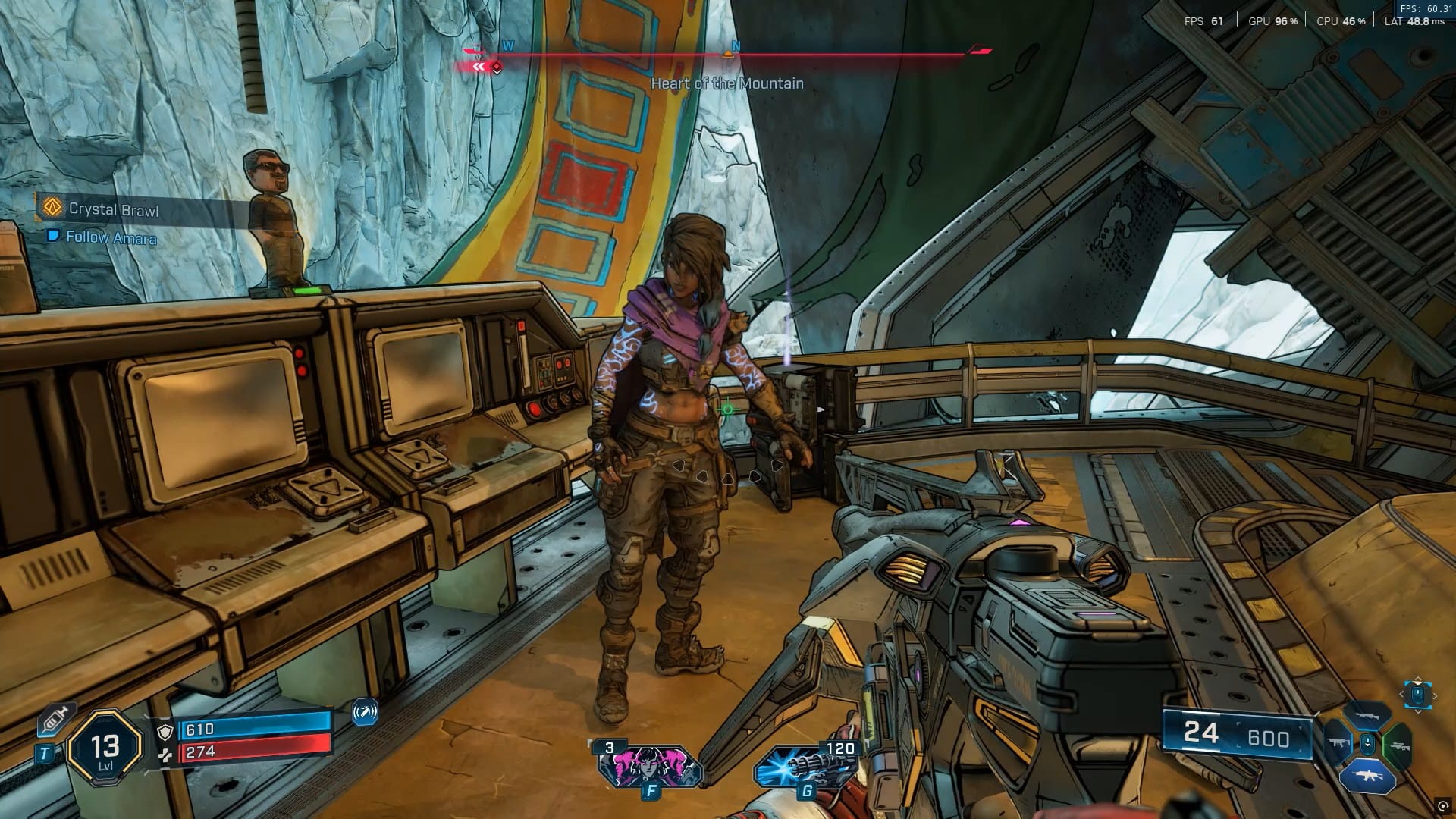Activate the pink-haired clone action skill

click(648, 766)
